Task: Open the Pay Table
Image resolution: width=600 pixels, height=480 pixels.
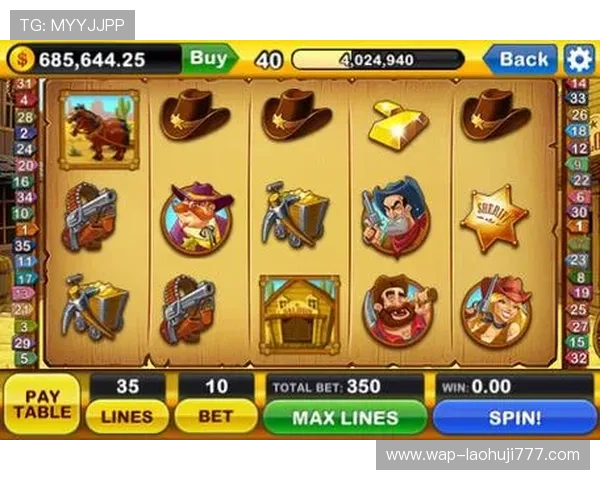Action: click(x=42, y=402)
